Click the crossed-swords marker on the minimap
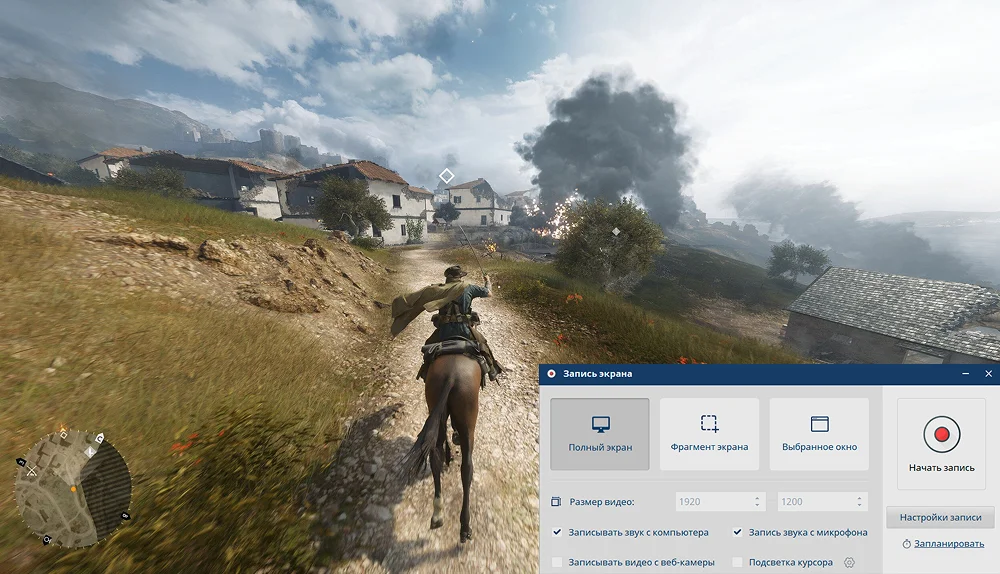Viewport: 1000px width, 574px height. [31, 470]
